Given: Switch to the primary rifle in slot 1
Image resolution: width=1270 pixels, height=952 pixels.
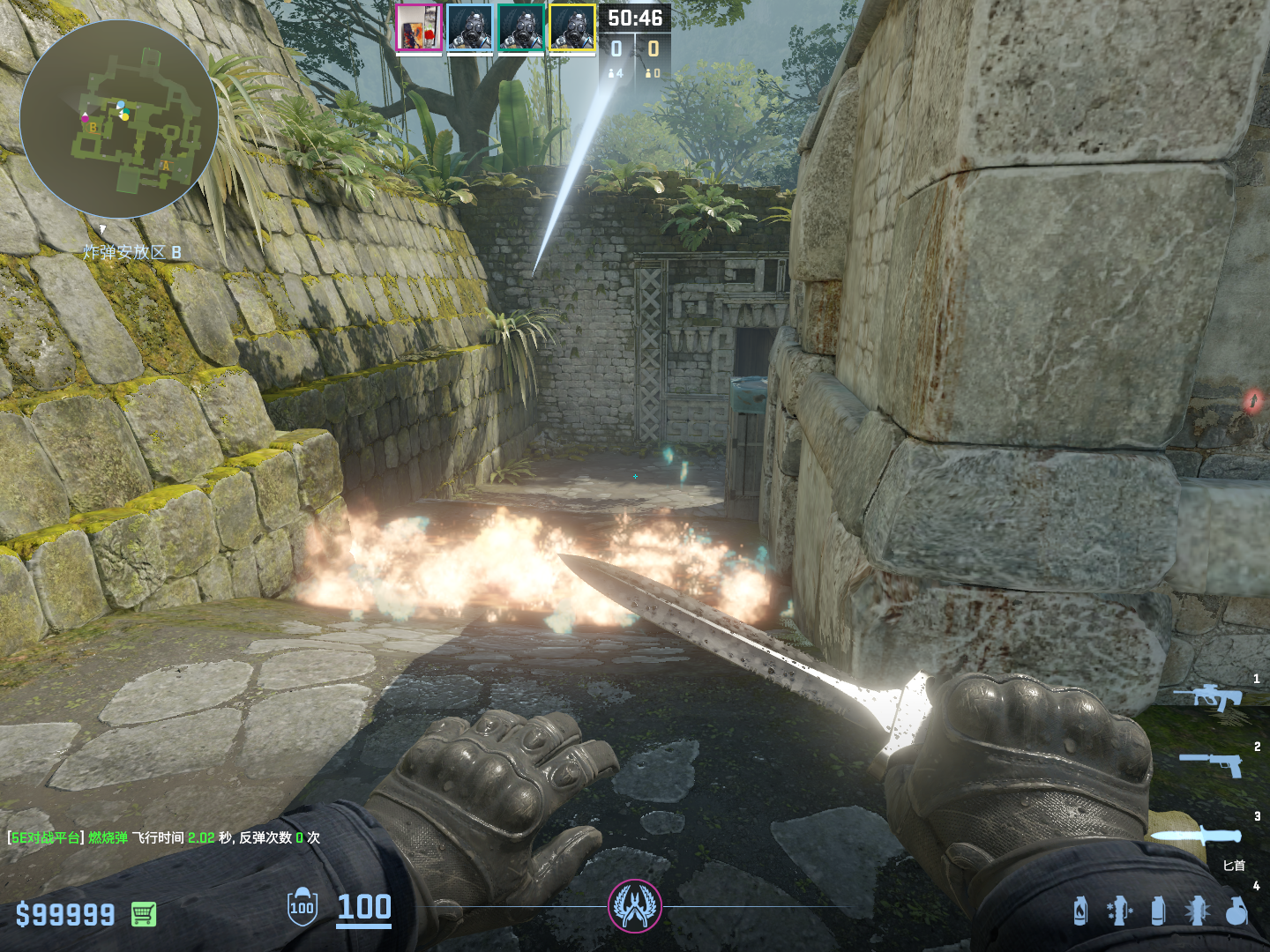Looking at the screenshot, I should pyautogui.click(x=1208, y=697).
